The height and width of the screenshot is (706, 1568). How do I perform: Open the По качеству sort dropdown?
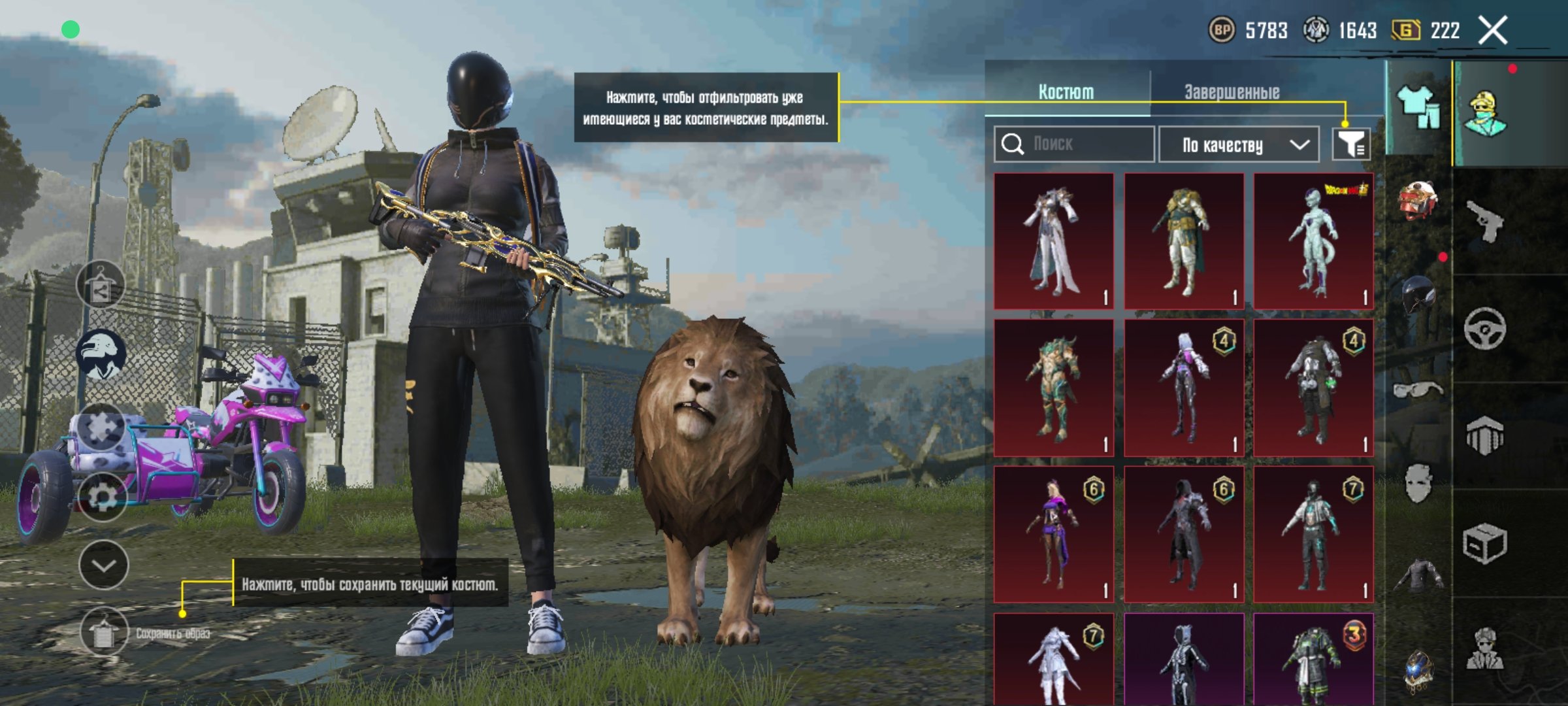[1239, 144]
